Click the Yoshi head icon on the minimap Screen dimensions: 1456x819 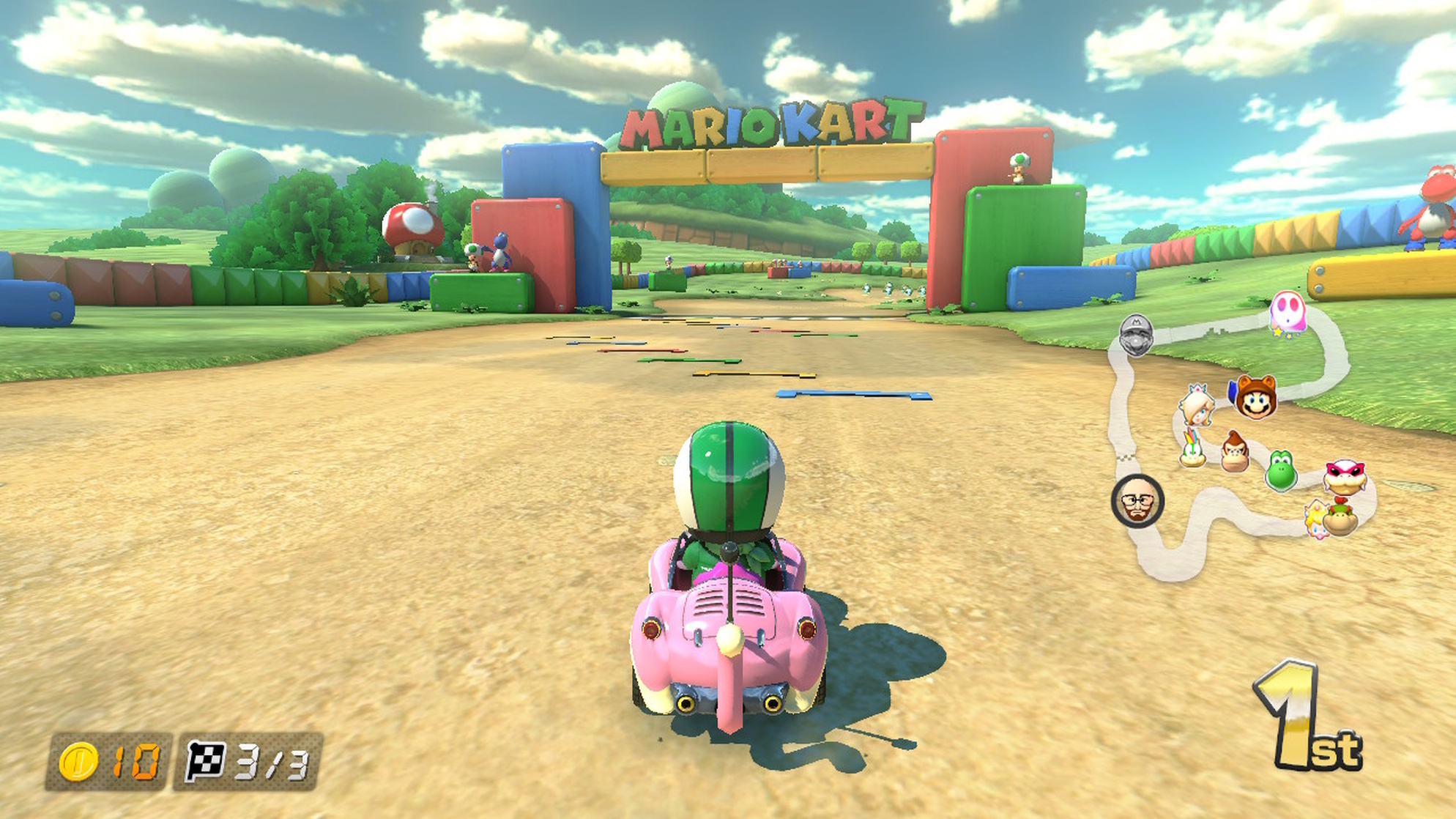tap(1282, 472)
